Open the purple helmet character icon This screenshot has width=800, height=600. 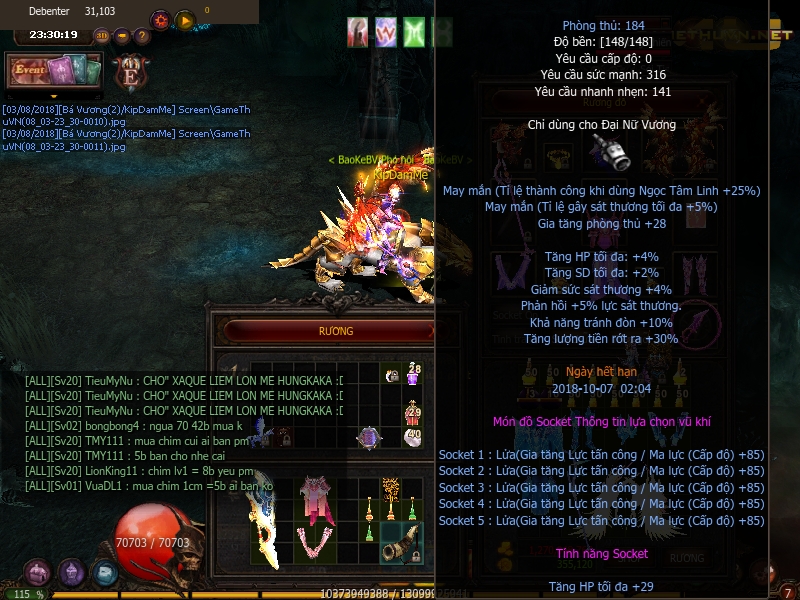71,572
